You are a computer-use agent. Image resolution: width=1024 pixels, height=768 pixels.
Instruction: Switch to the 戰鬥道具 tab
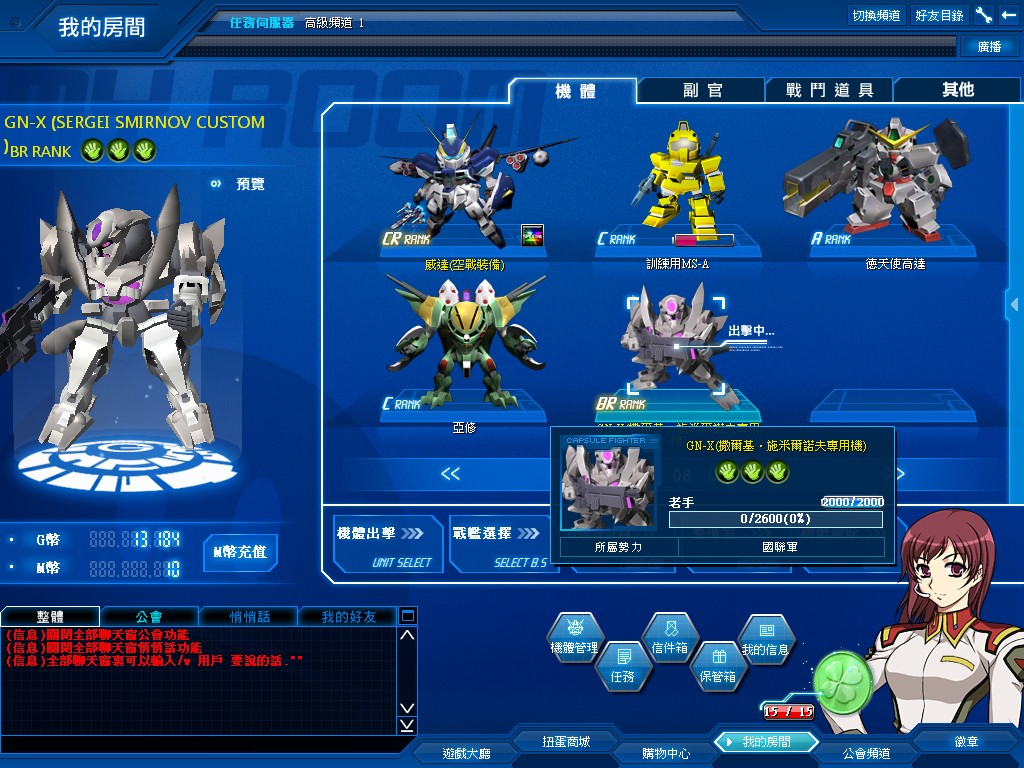(829, 90)
